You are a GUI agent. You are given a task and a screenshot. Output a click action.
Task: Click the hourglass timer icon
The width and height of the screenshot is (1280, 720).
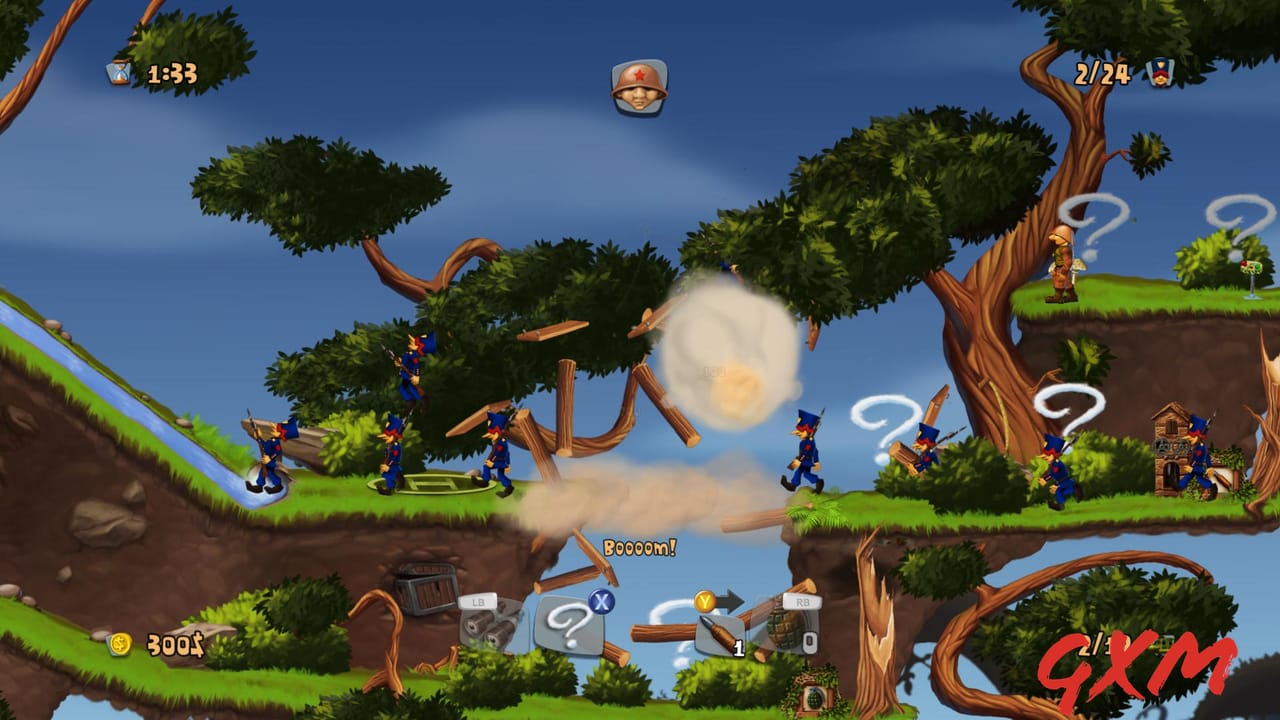[x=116, y=71]
